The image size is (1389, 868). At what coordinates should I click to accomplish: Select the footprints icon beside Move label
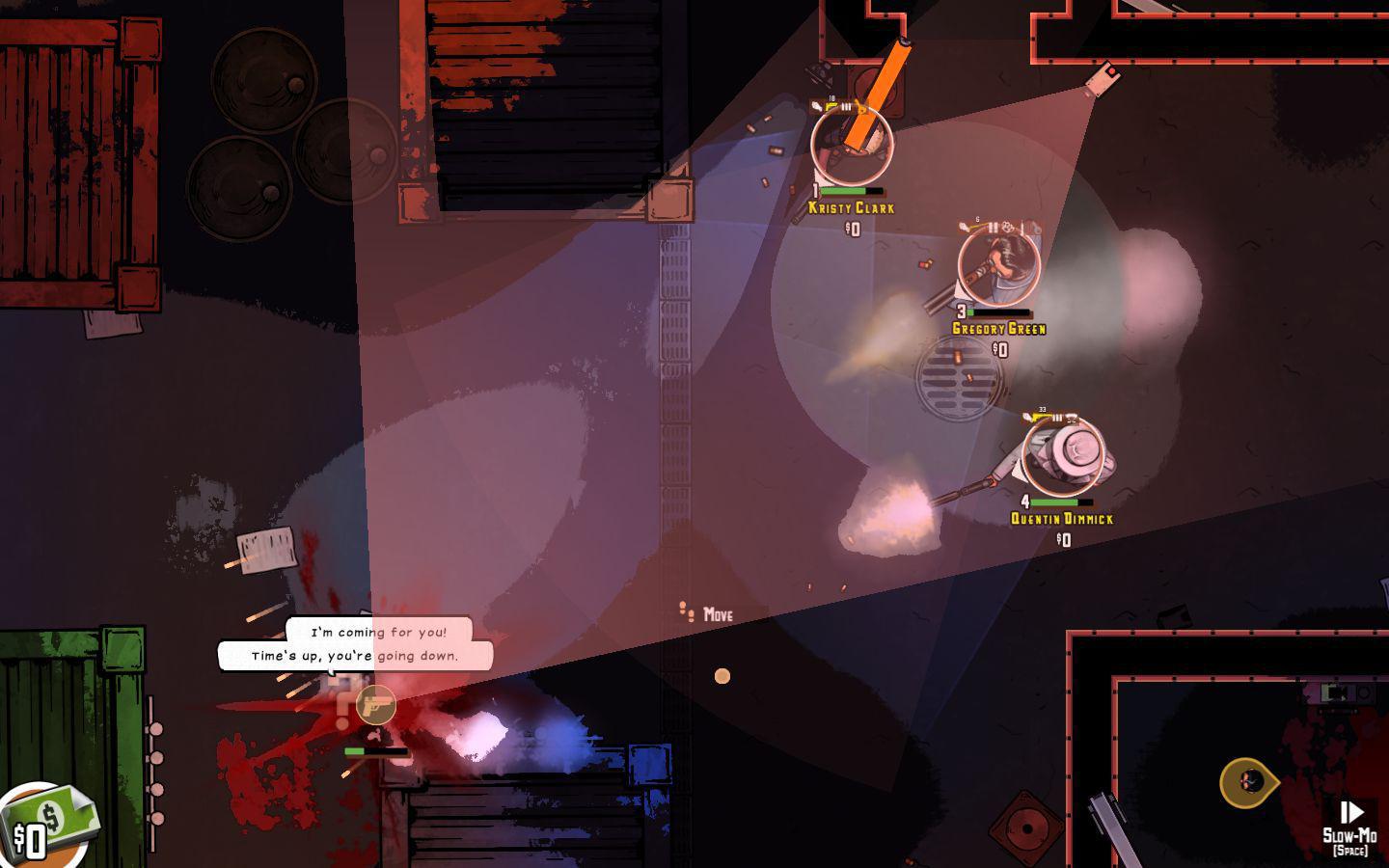point(687,611)
